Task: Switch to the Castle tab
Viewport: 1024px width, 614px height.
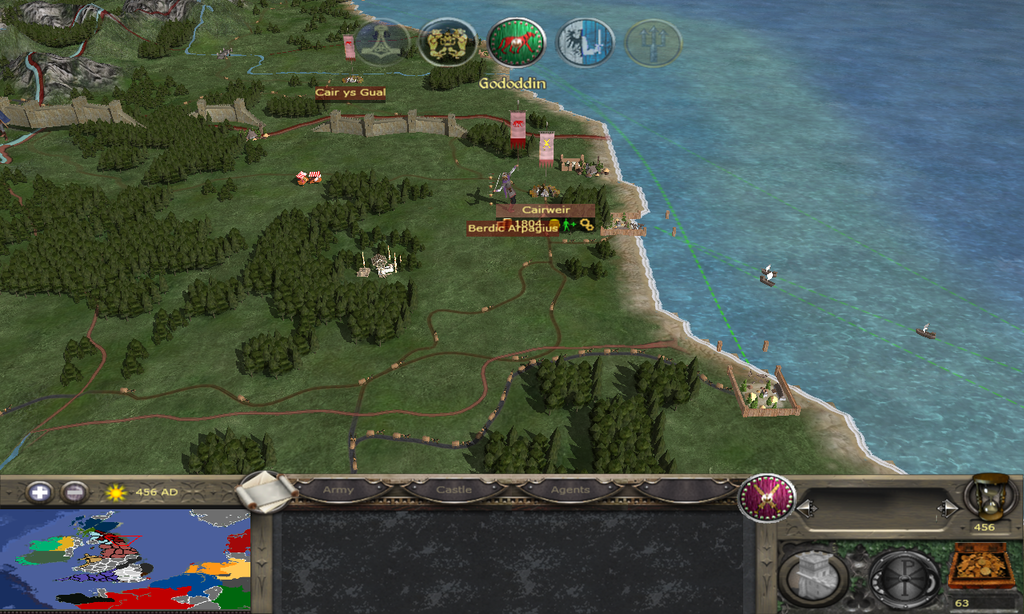Action: click(453, 490)
